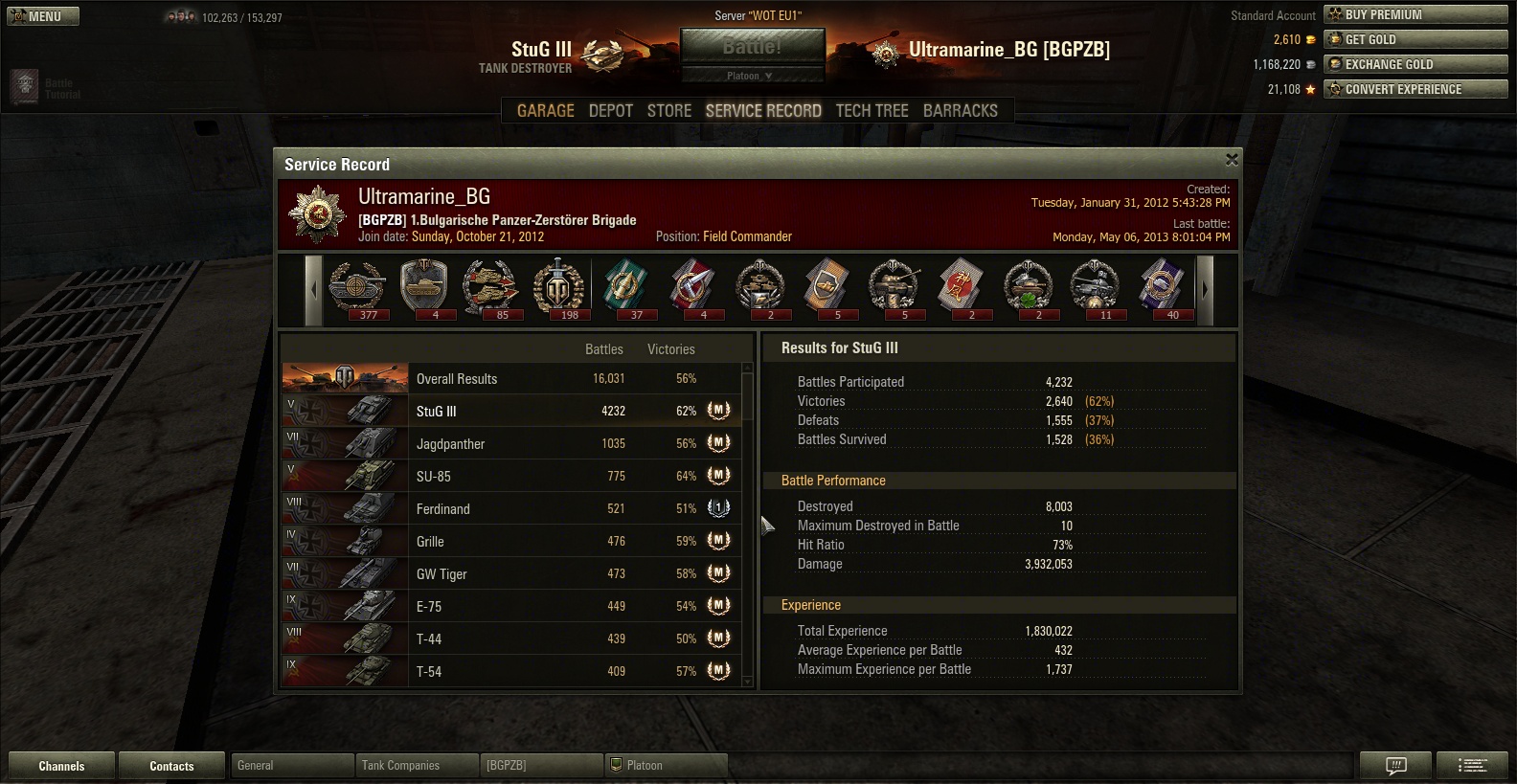This screenshot has height=784, width=1517.
Task: Go to the STORE tab
Action: coord(669,111)
